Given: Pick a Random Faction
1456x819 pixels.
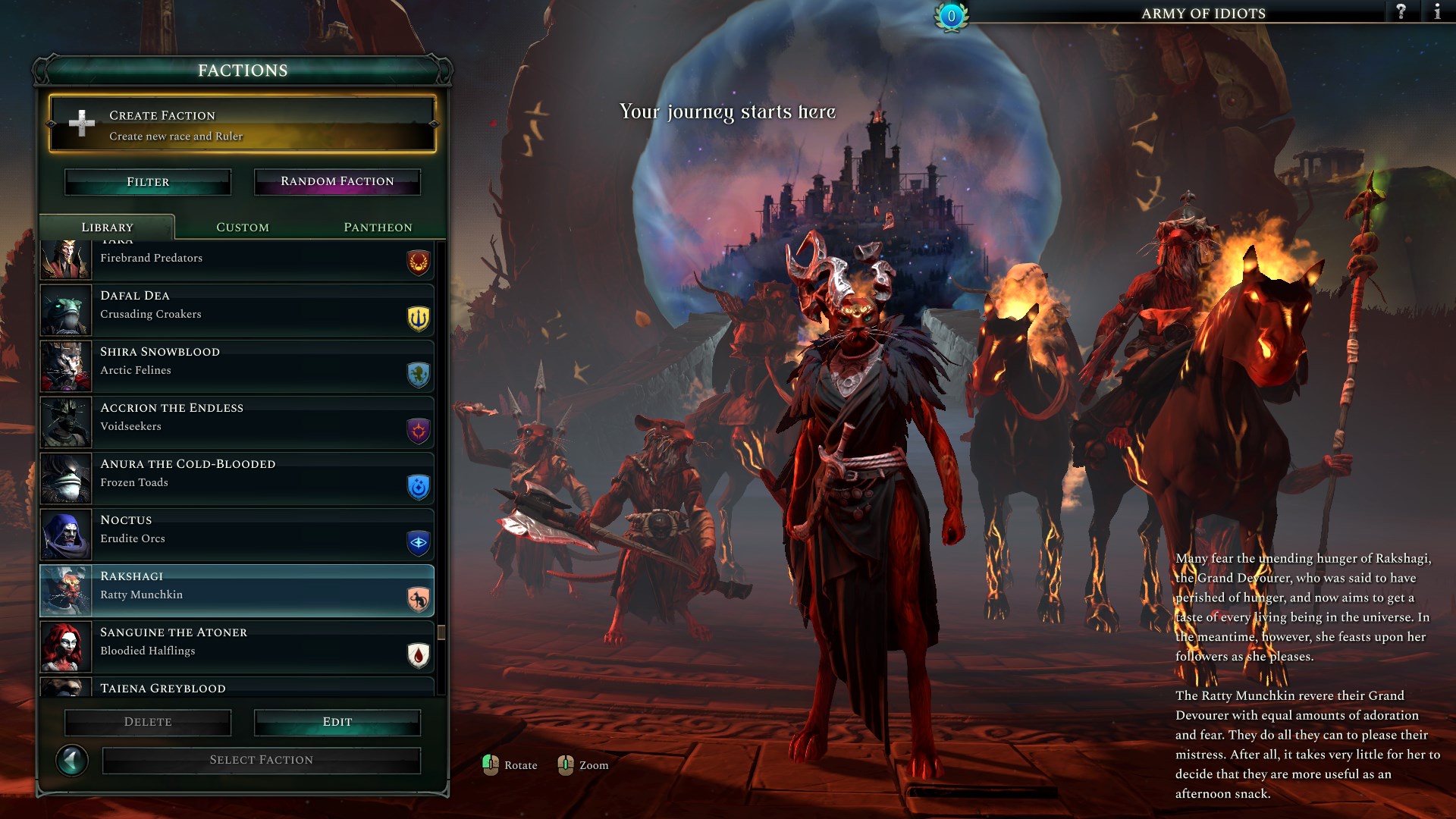Looking at the screenshot, I should [x=337, y=182].
